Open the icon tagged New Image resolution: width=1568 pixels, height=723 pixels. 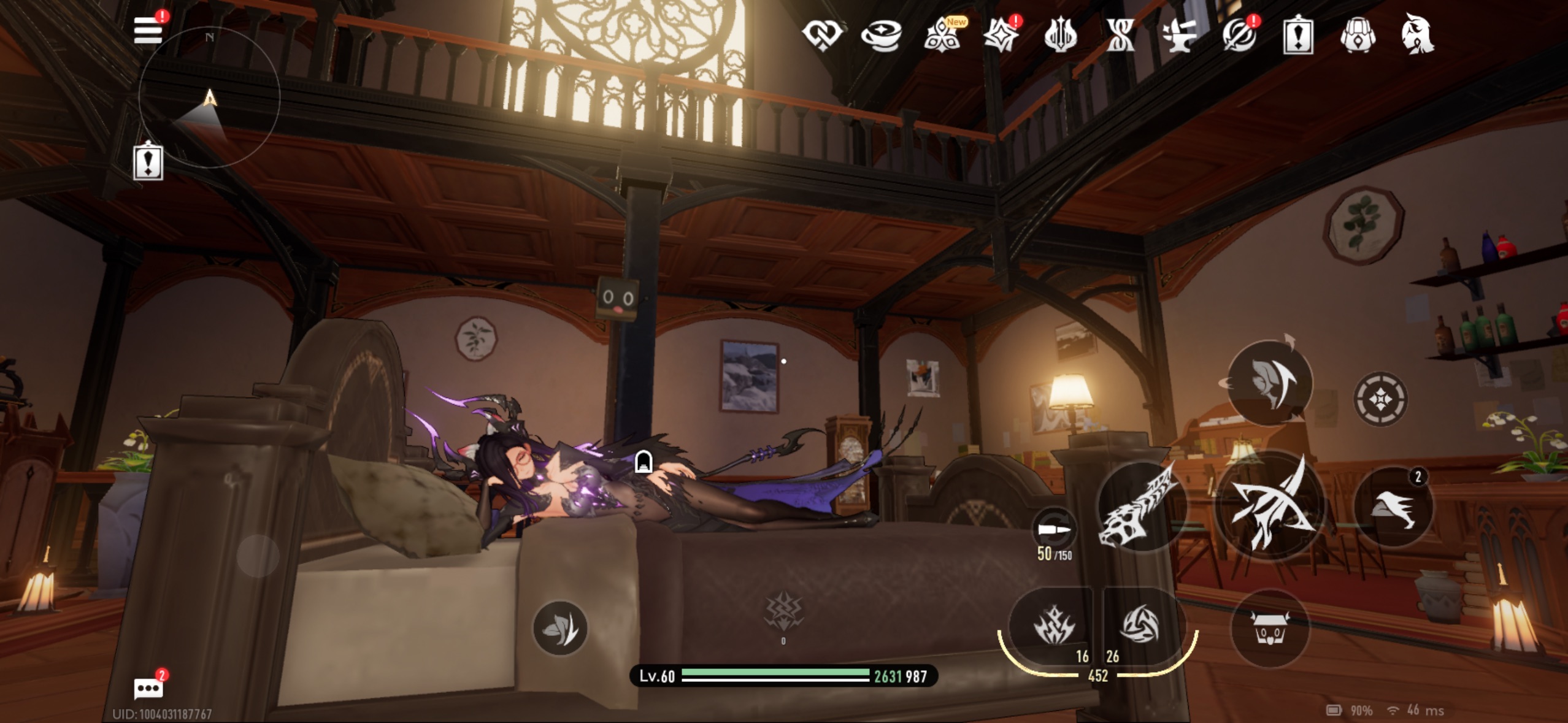pos(942,36)
